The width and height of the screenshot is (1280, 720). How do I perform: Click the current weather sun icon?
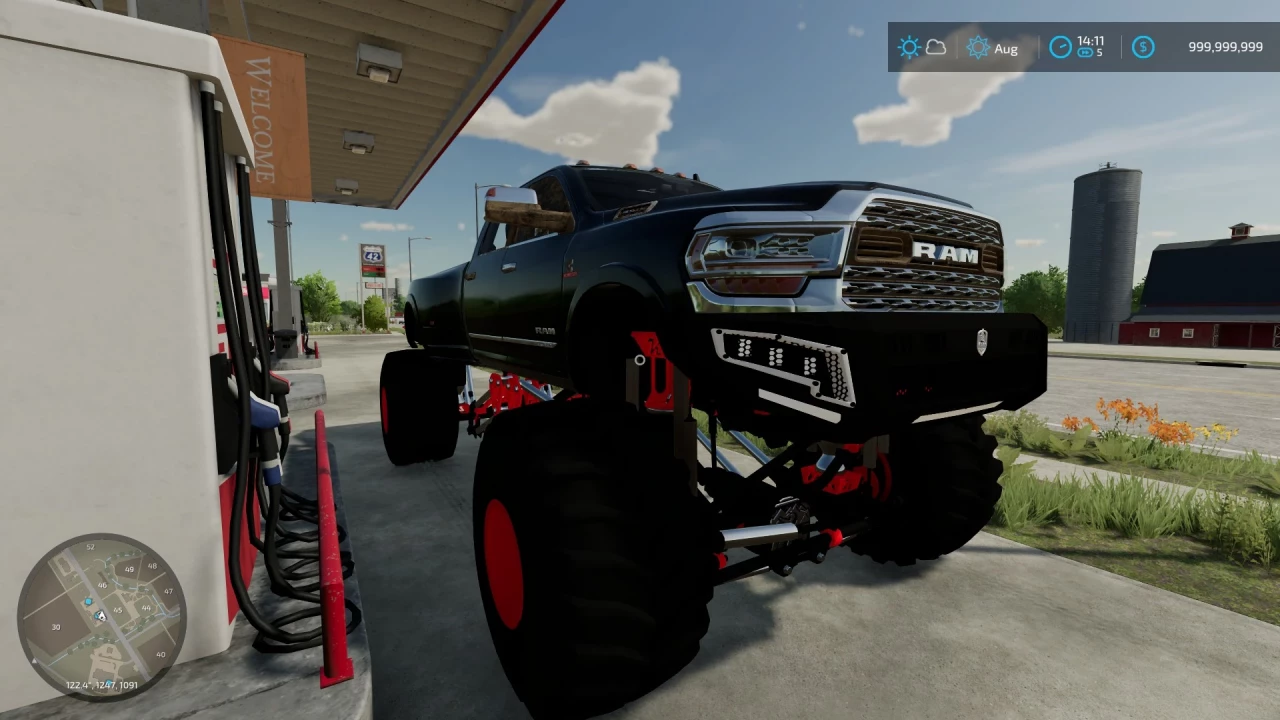click(x=910, y=47)
